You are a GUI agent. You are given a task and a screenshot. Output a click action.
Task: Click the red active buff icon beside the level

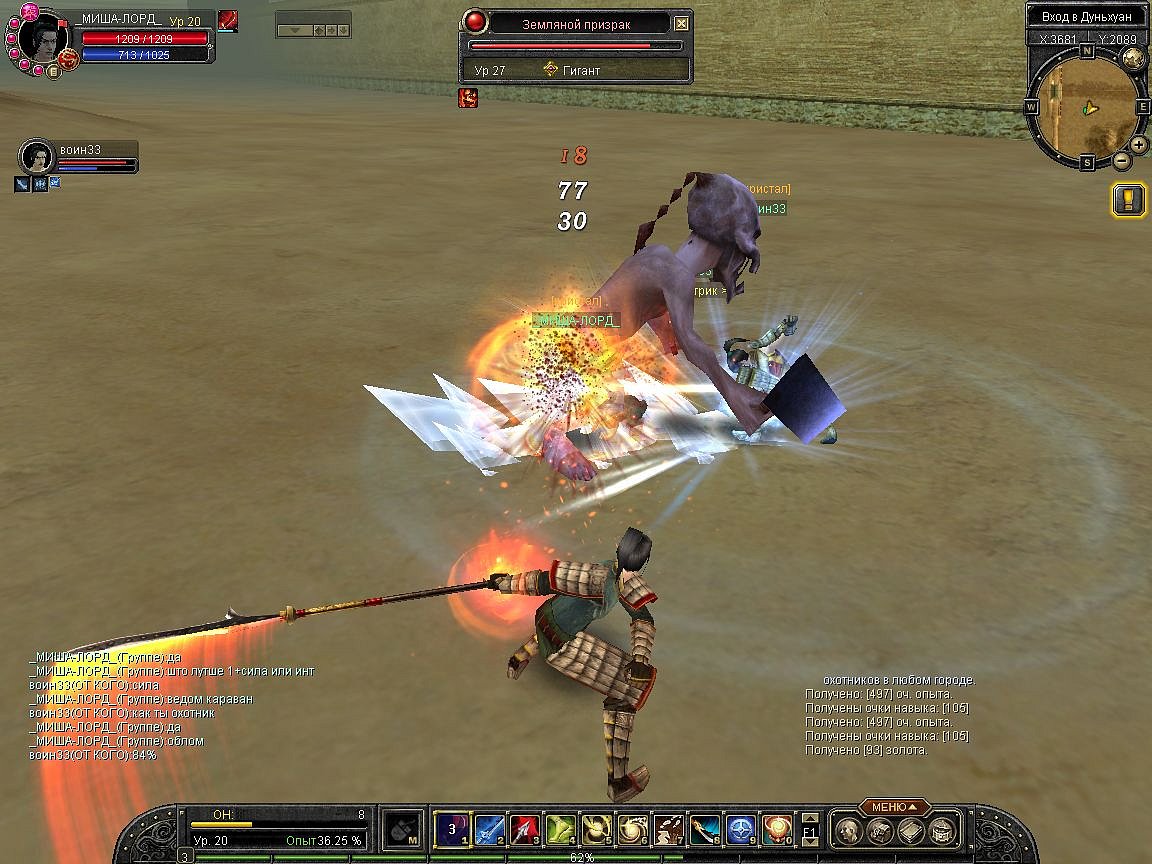pyautogui.click(x=228, y=20)
